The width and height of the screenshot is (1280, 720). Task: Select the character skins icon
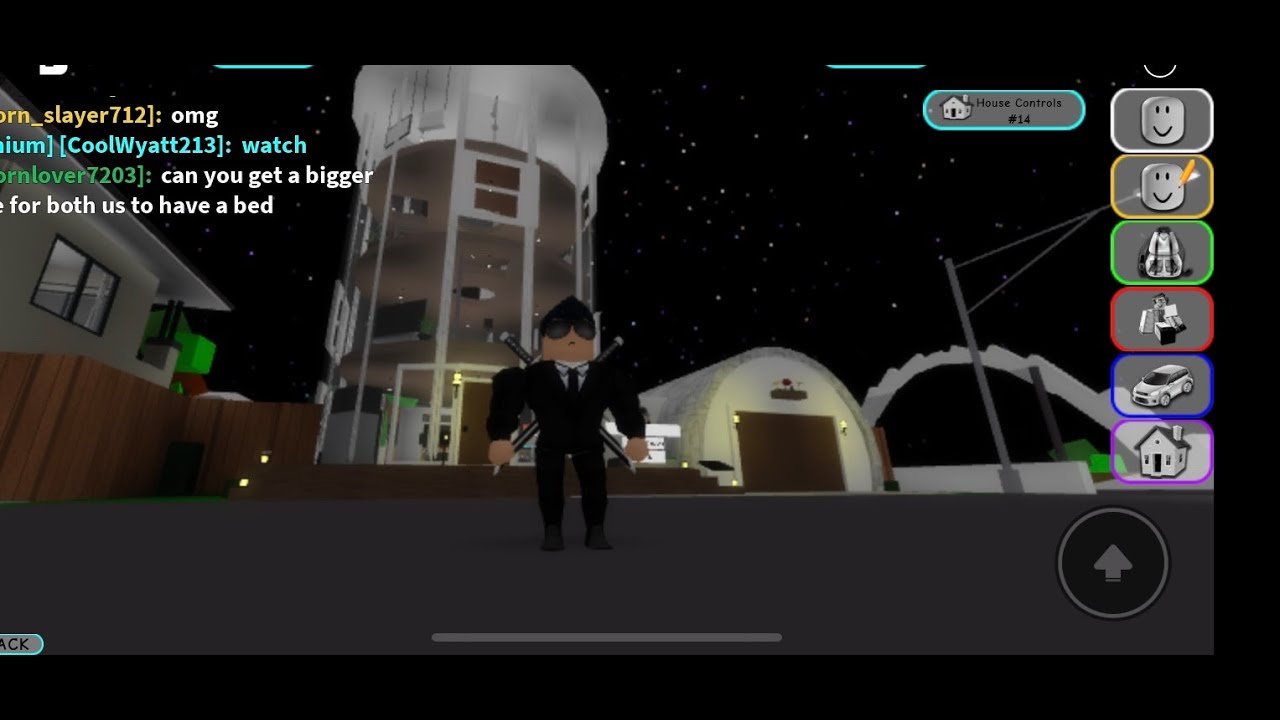point(1161,319)
